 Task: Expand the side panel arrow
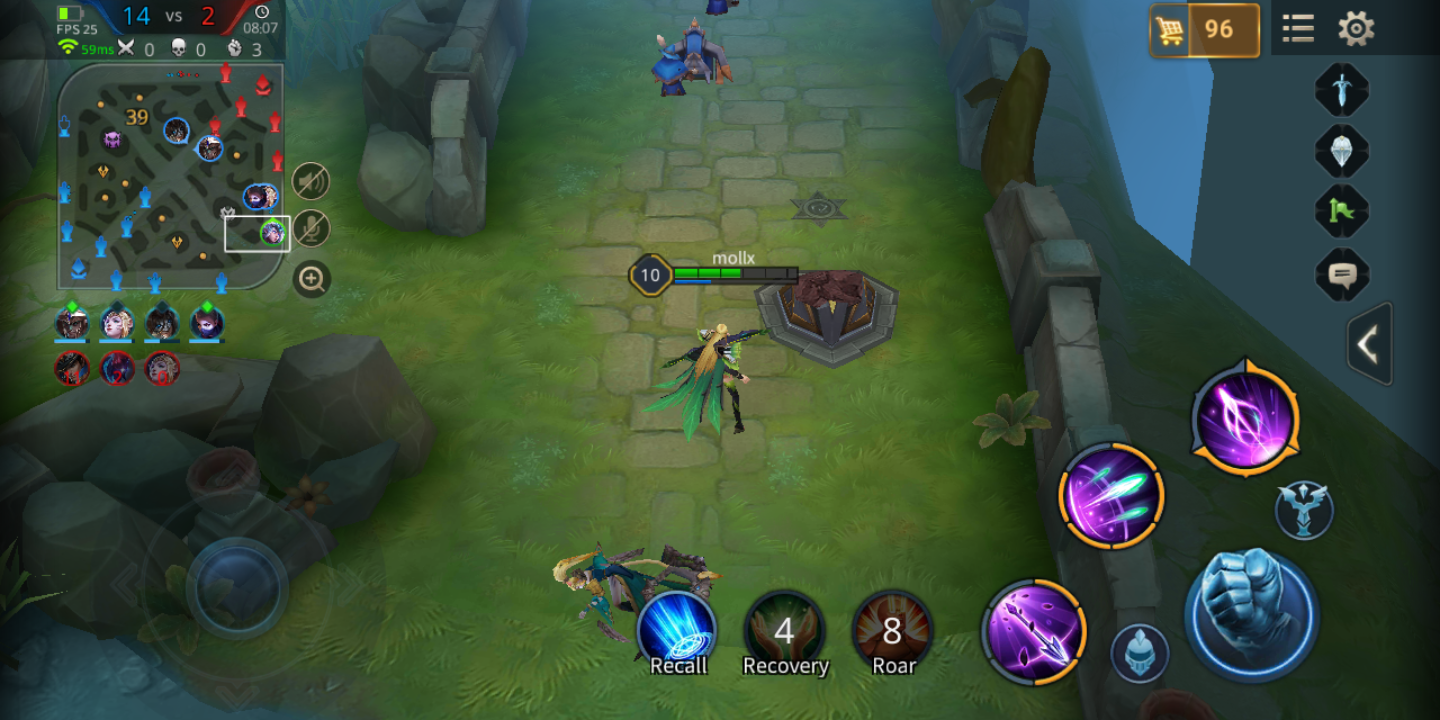pos(1368,344)
